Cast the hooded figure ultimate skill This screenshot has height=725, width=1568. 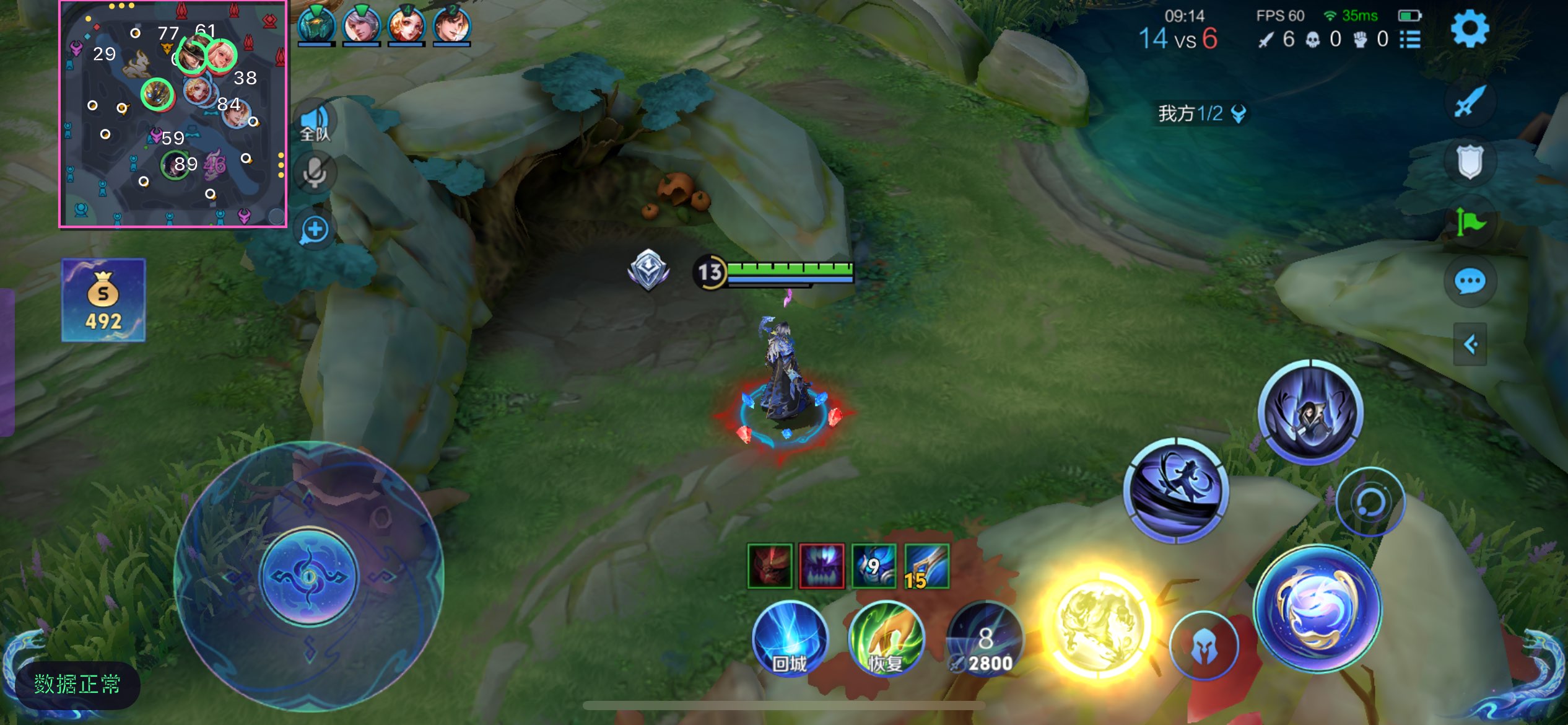coord(1310,411)
